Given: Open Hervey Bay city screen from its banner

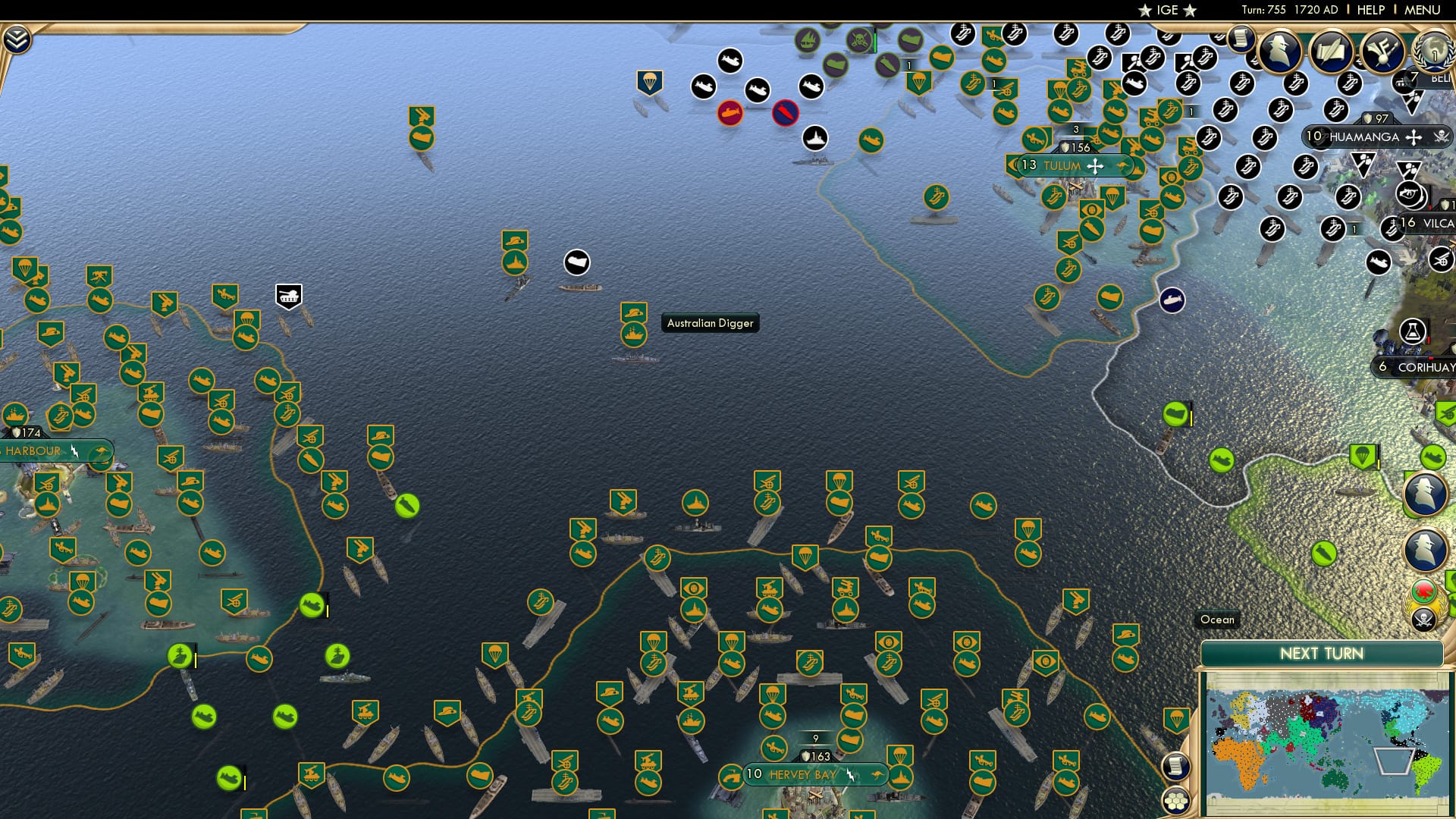Looking at the screenshot, I should click(801, 775).
